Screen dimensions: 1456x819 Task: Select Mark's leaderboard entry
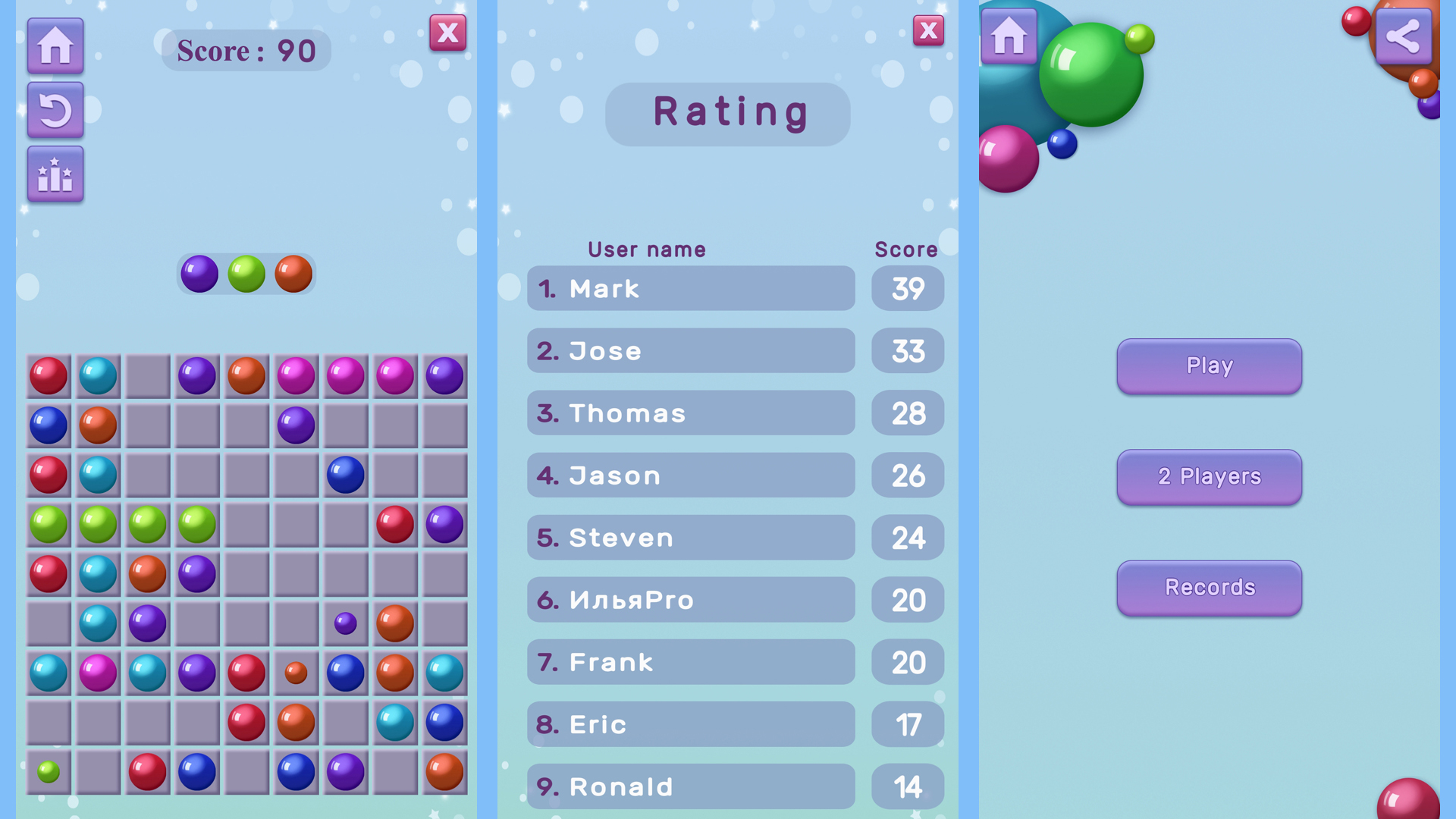click(x=690, y=289)
